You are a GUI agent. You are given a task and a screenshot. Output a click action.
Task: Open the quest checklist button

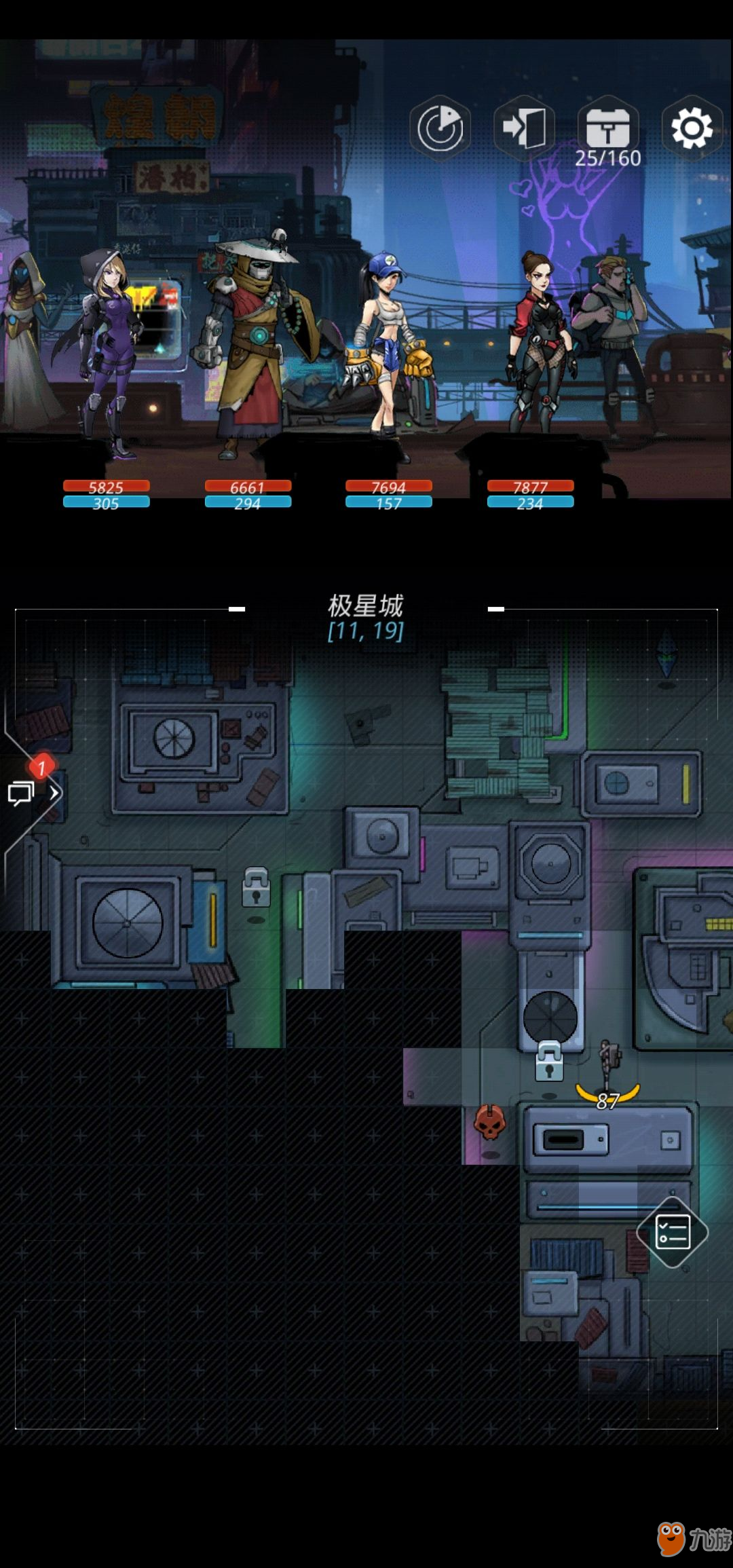pyautogui.click(x=673, y=1232)
